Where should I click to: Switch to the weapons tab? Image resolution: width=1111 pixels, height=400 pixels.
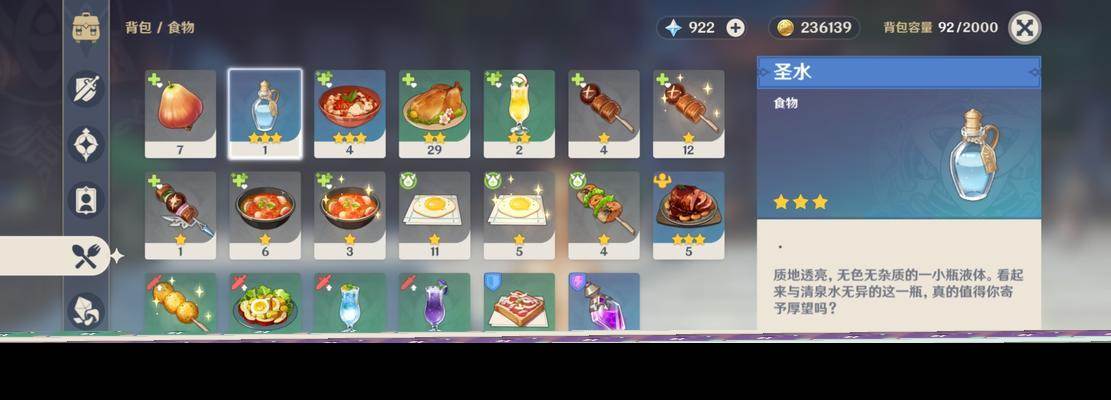[86, 88]
